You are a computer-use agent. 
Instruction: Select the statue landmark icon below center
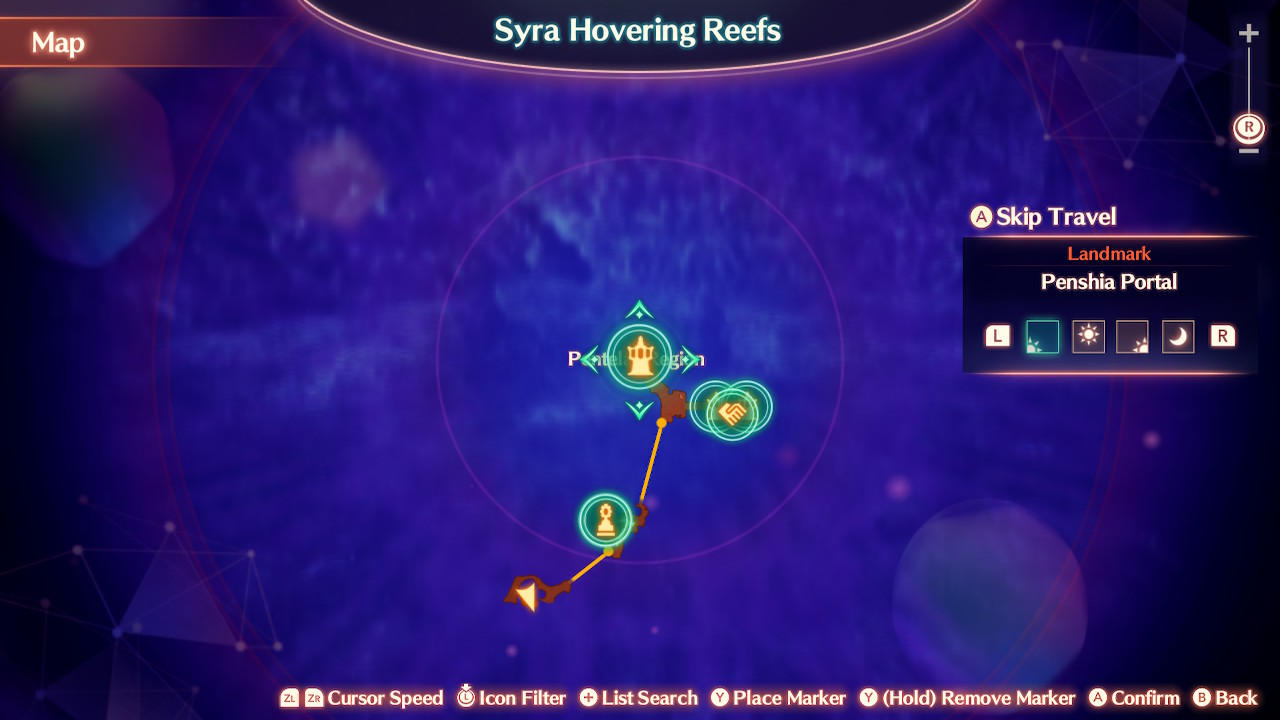pos(606,519)
